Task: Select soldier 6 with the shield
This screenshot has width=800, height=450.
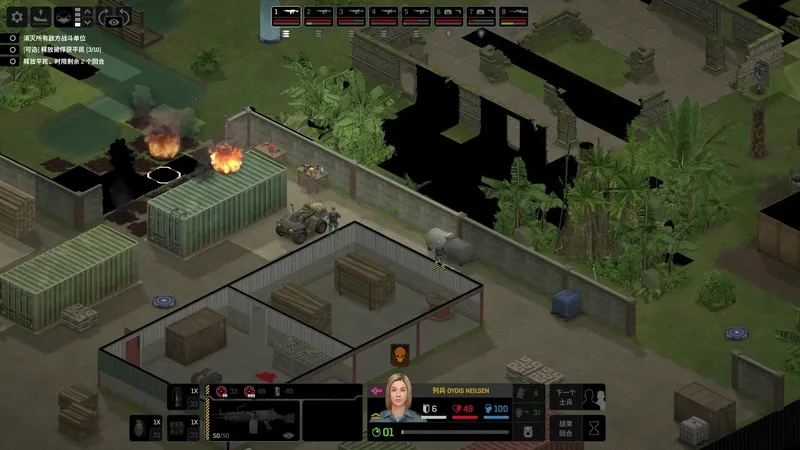Action: click(x=449, y=15)
